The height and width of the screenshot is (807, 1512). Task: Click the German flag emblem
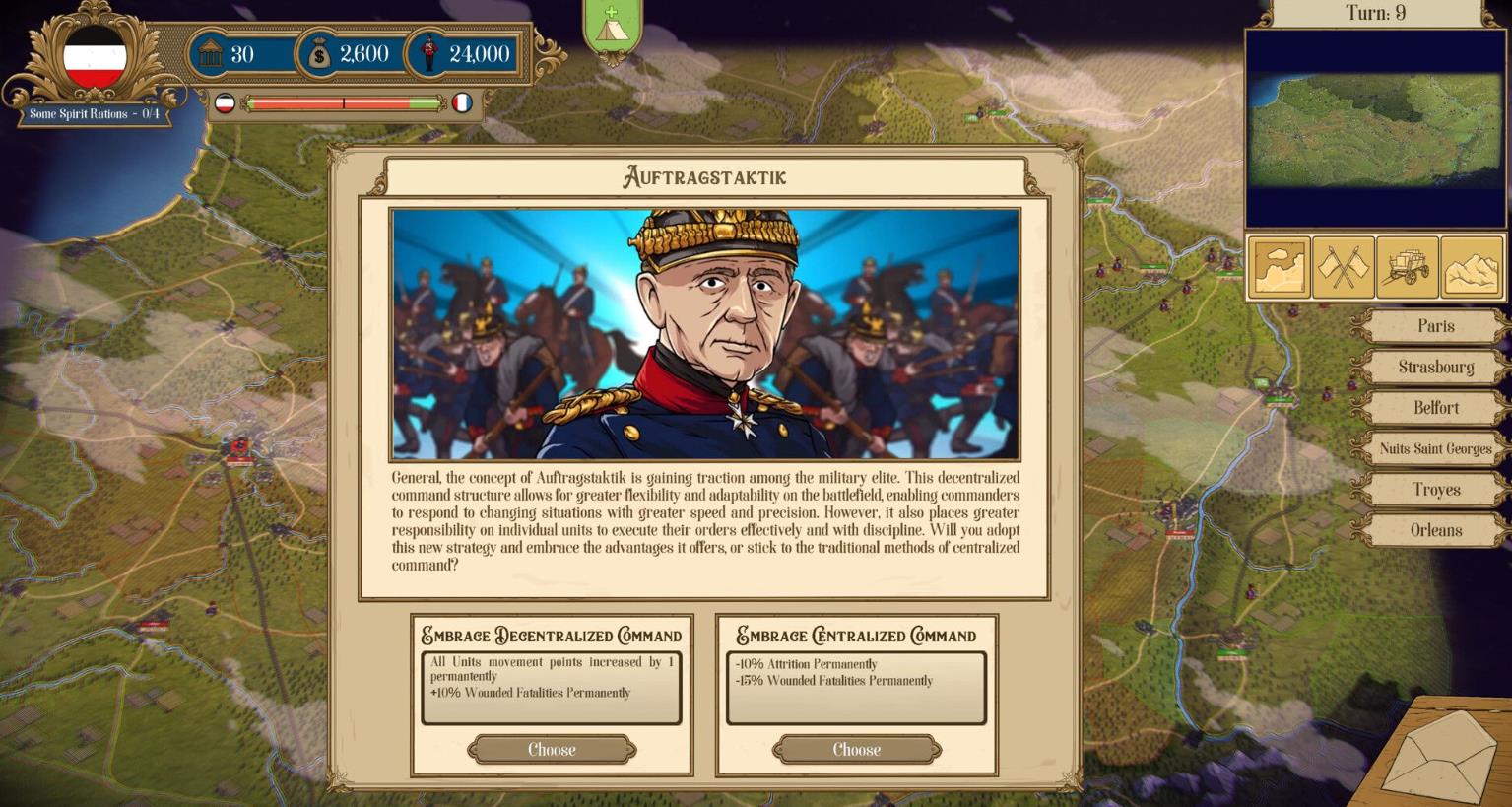tap(95, 57)
